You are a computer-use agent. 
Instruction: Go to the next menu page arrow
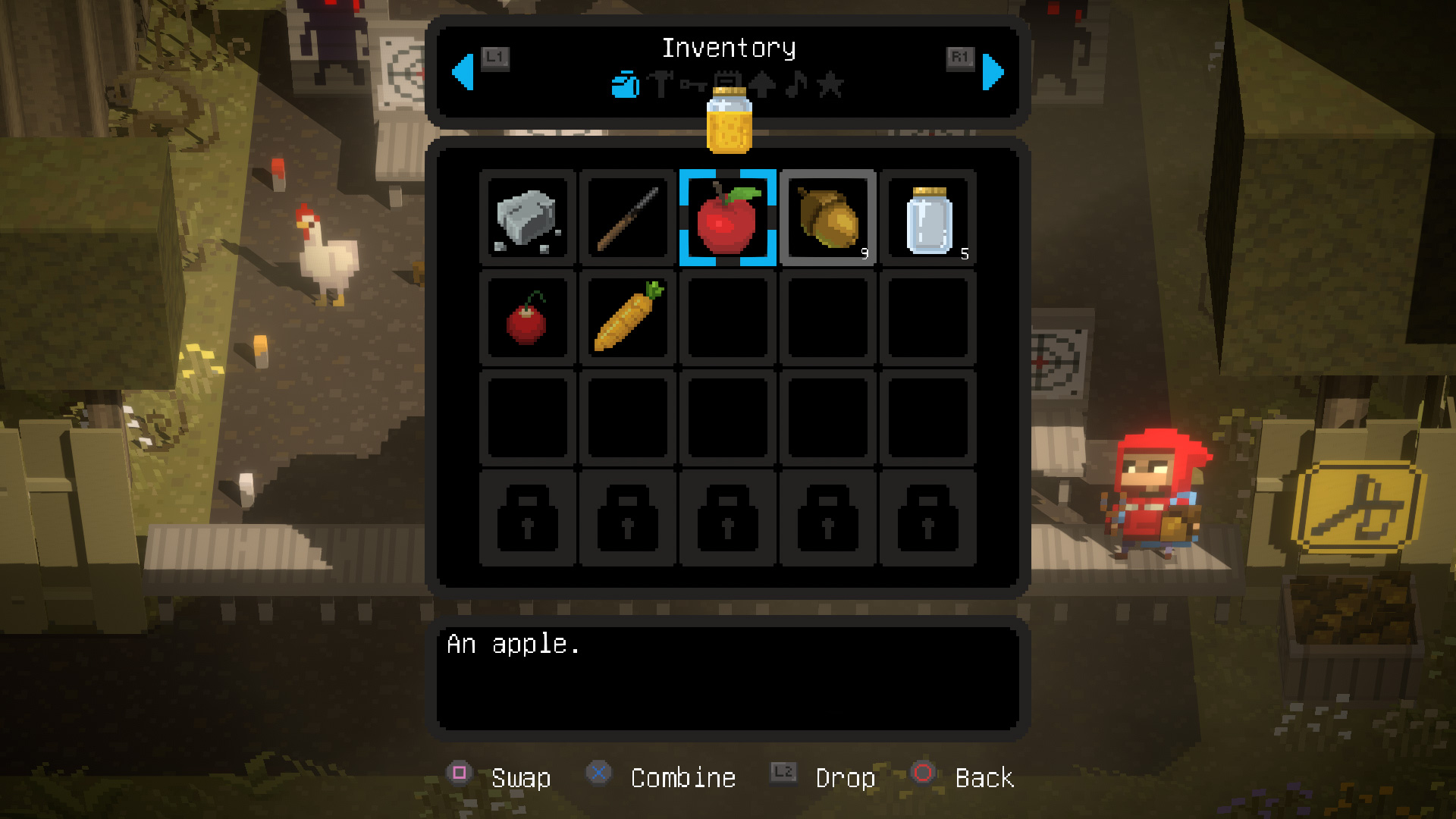pos(993,72)
